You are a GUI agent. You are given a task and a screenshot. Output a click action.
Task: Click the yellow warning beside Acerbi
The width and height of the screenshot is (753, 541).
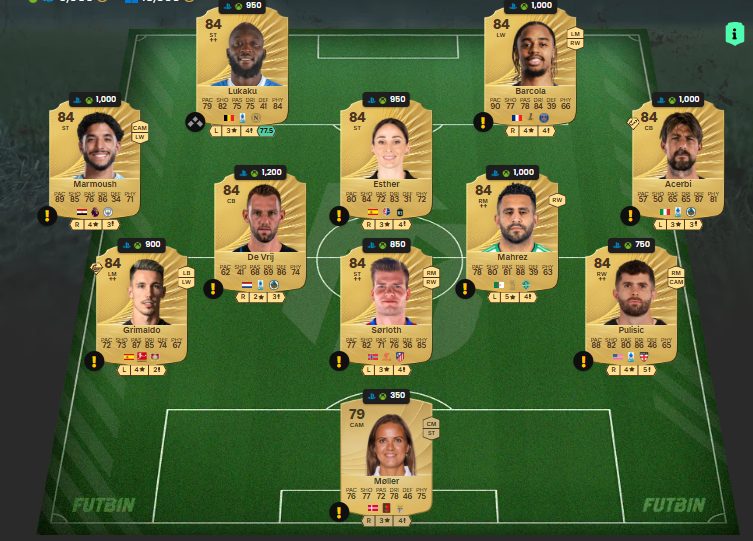[631, 215]
